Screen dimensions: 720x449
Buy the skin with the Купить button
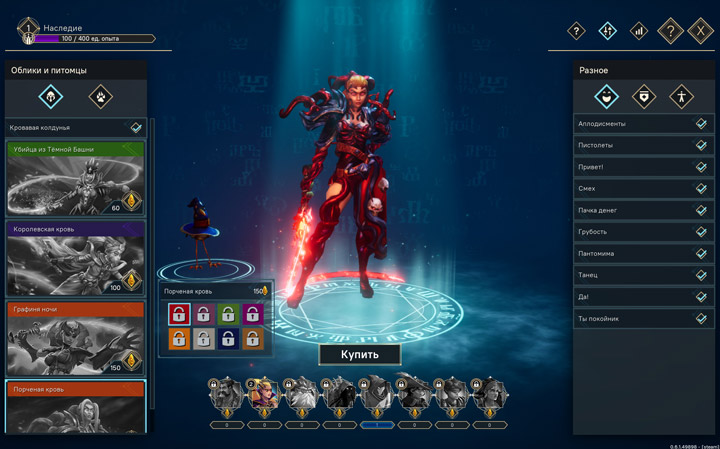point(360,354)
